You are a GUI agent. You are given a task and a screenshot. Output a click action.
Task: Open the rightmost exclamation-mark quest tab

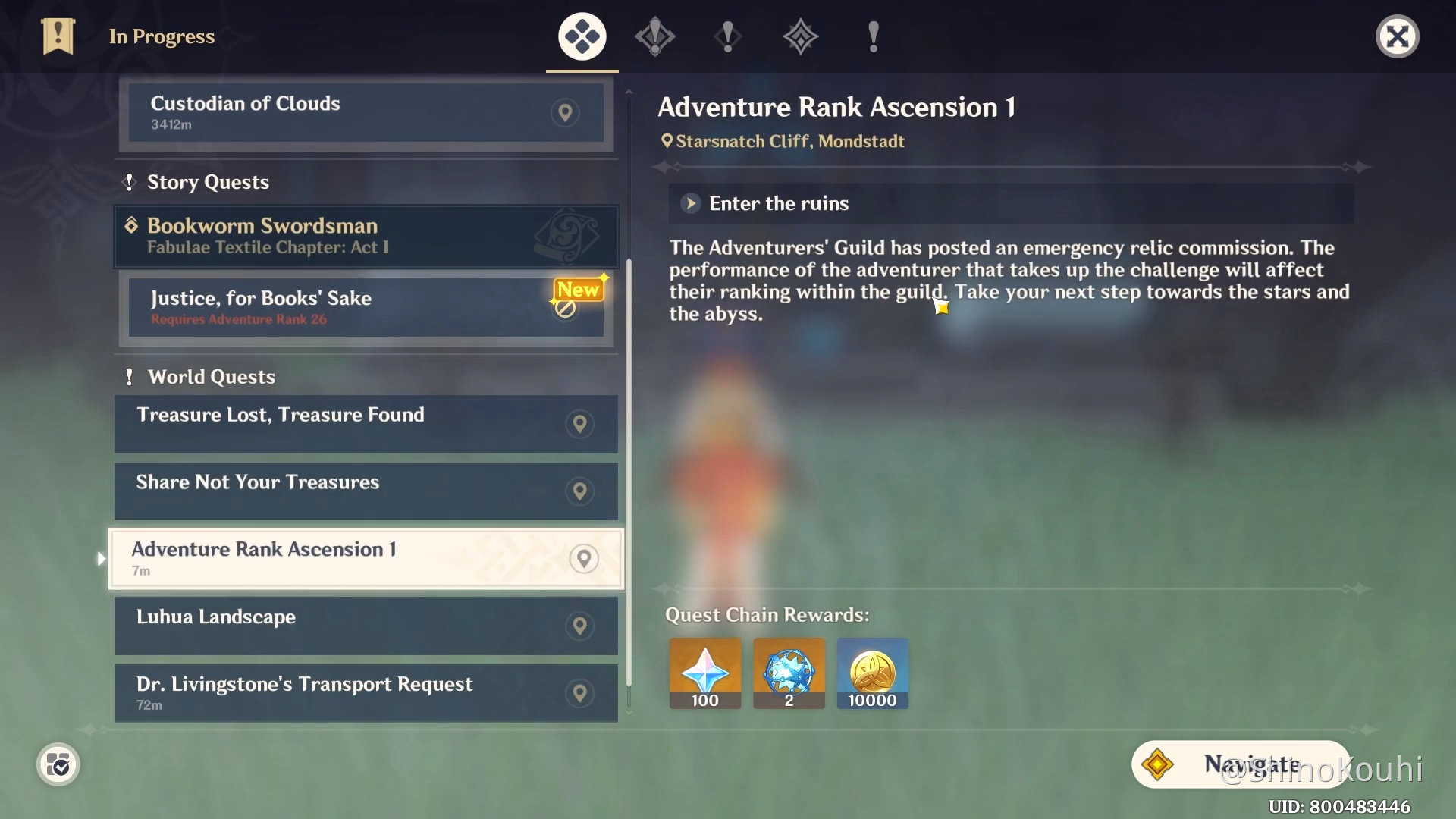coord(874,36)
